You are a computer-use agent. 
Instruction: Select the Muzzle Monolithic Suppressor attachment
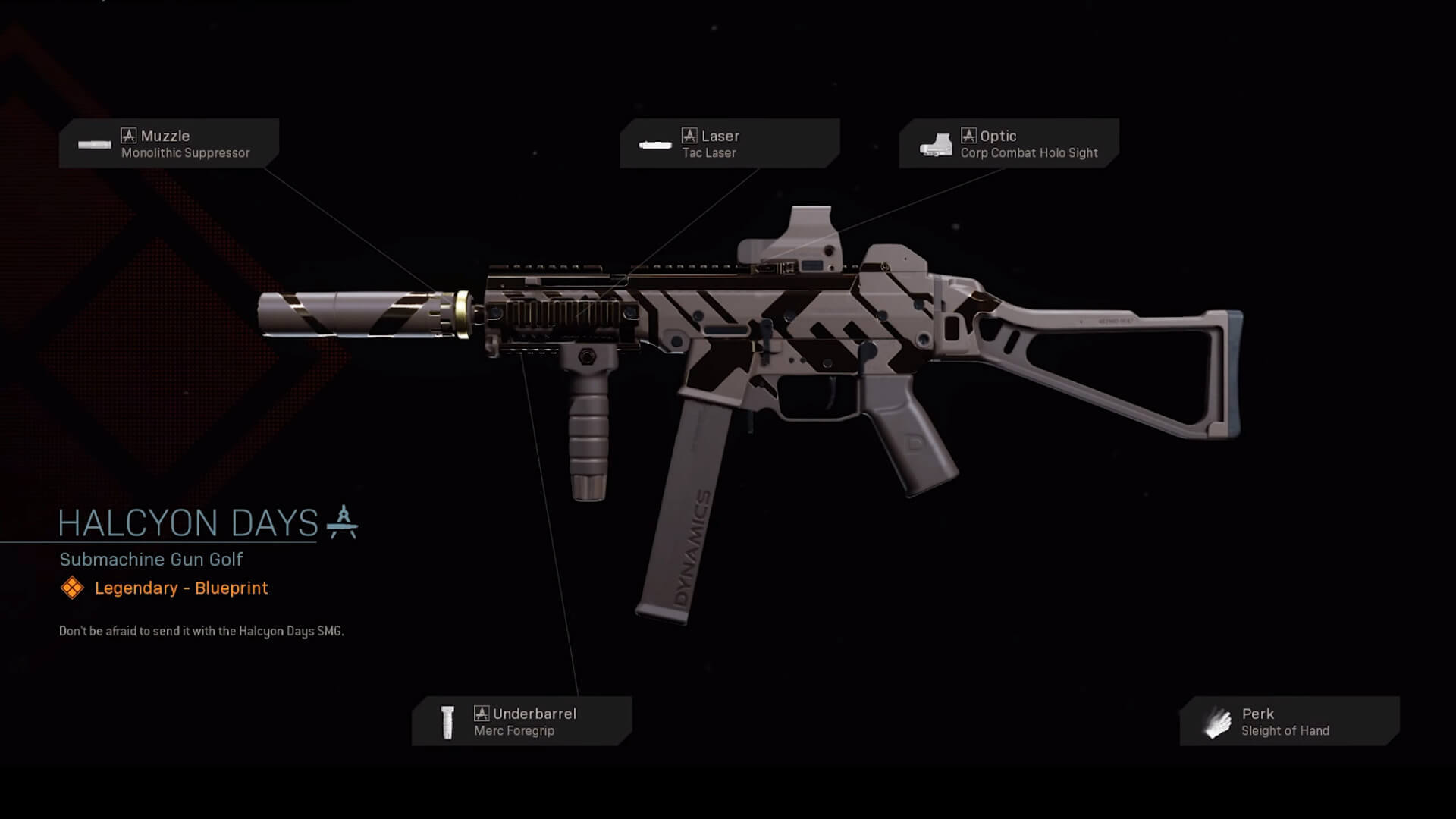(169, 143)
